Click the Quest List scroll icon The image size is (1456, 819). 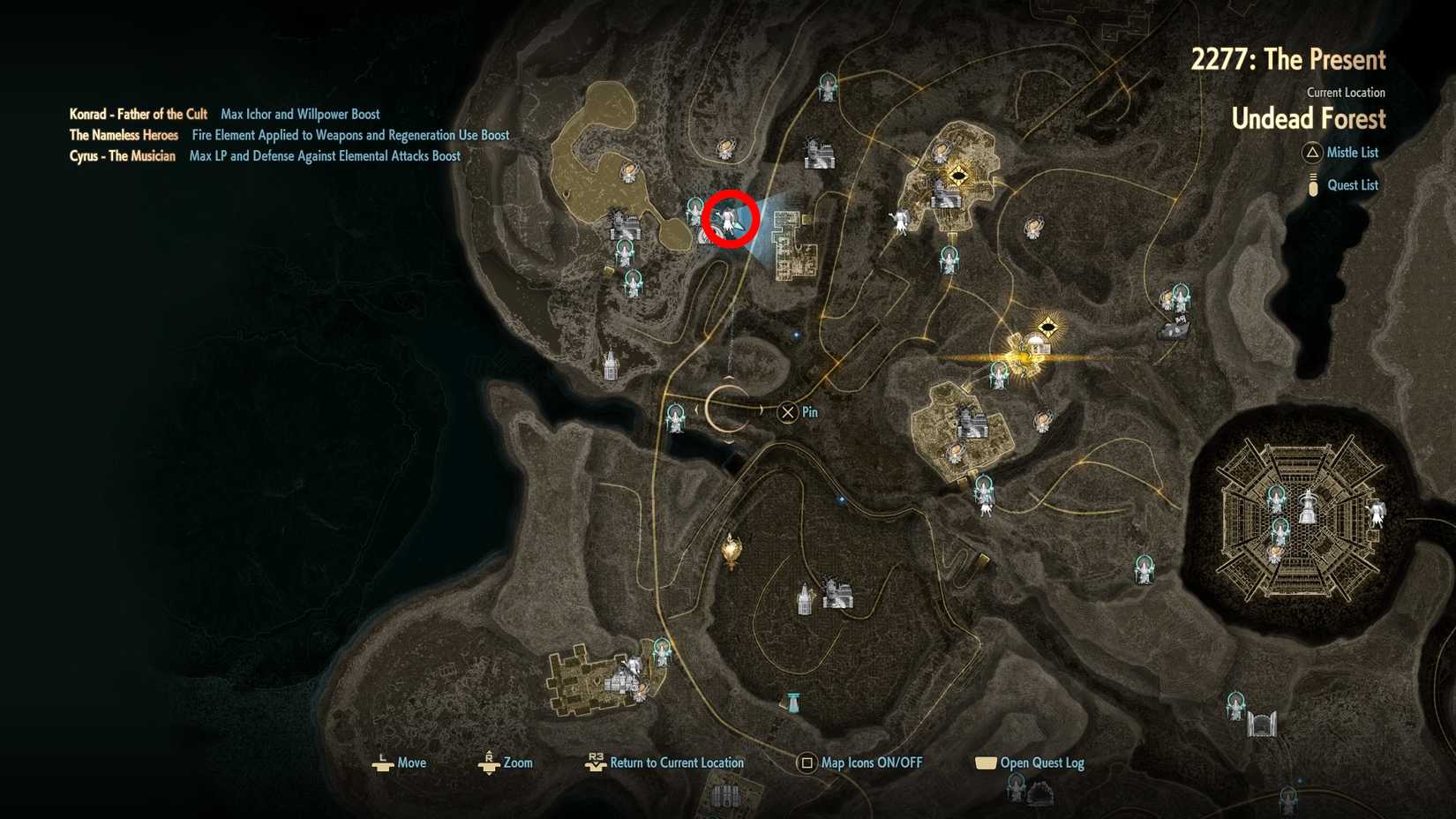[1312, 184]
